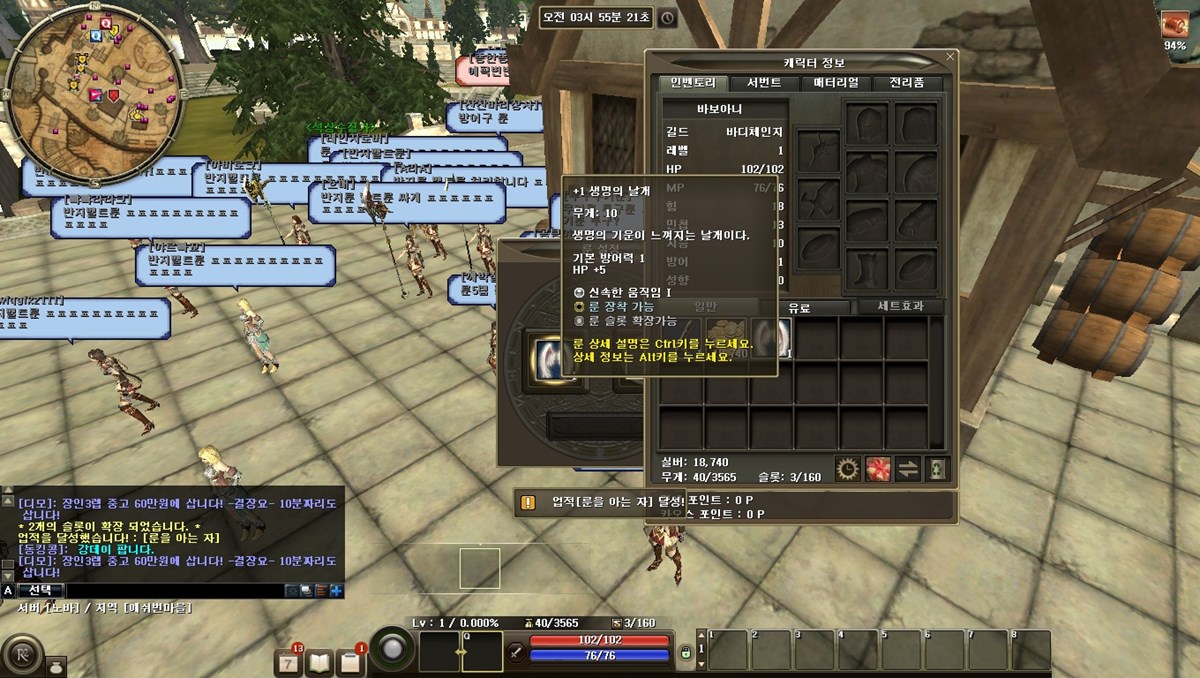Show the 전리품 tab
This screenshot has height=678, width=1200.
(x=907, y=83)
